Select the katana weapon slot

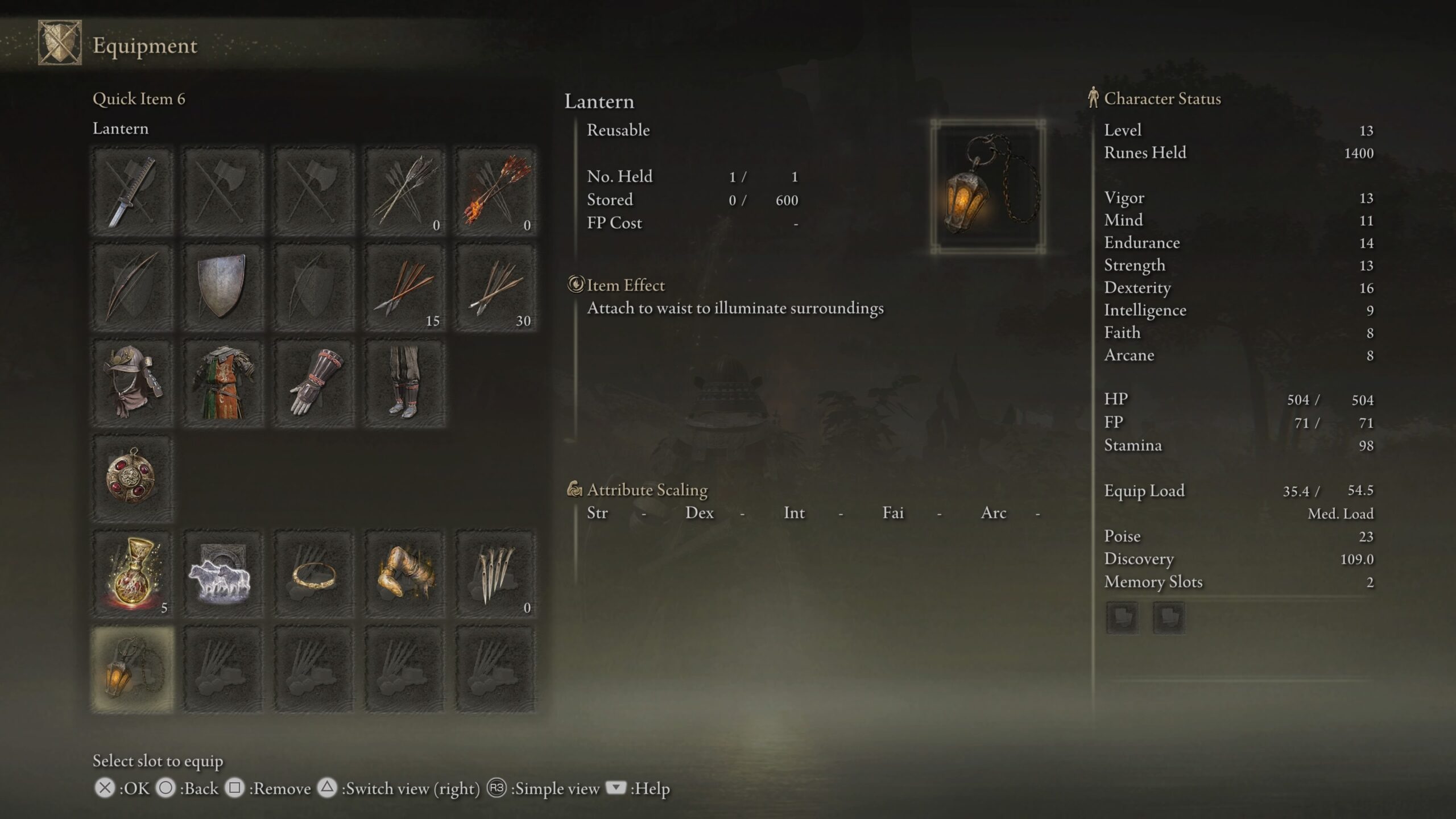tap(131, 191)
